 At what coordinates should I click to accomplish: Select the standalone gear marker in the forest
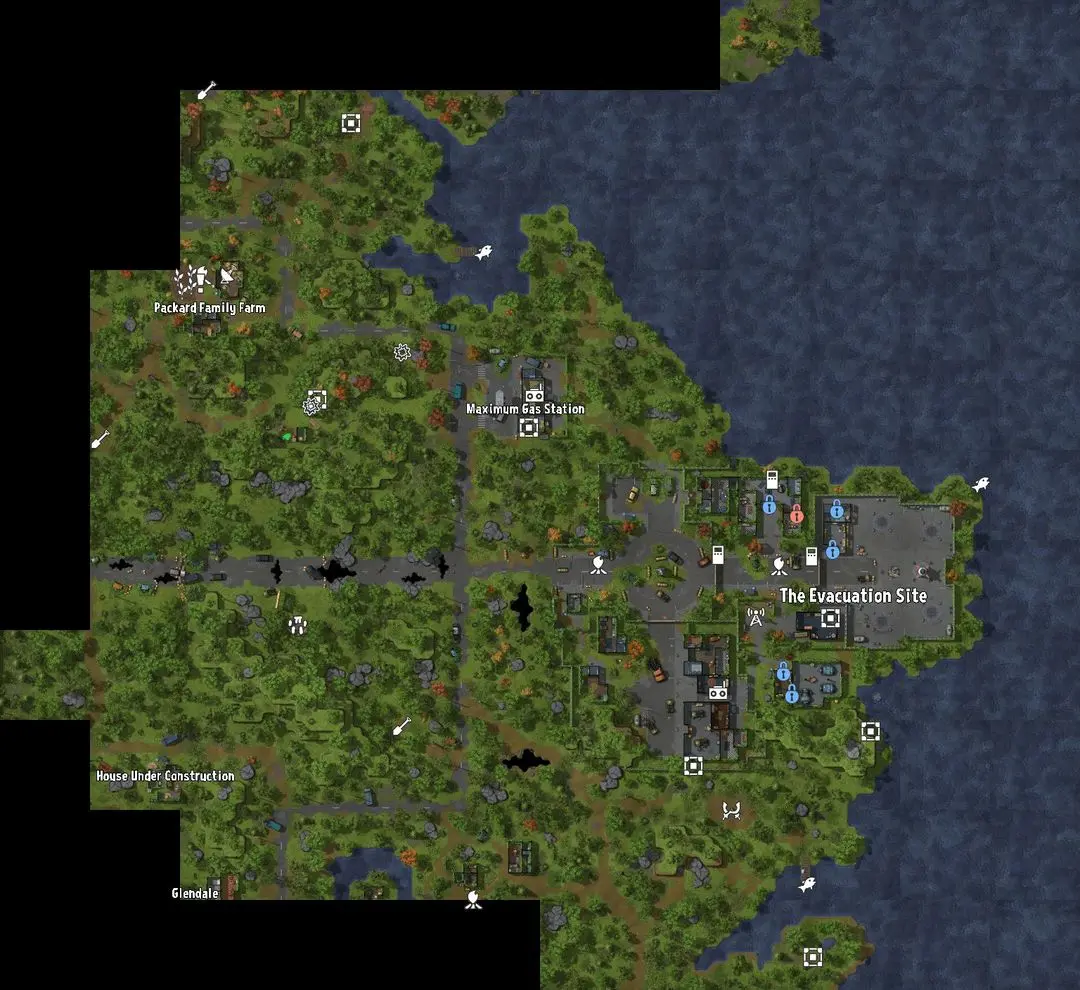tap(402, 352)
